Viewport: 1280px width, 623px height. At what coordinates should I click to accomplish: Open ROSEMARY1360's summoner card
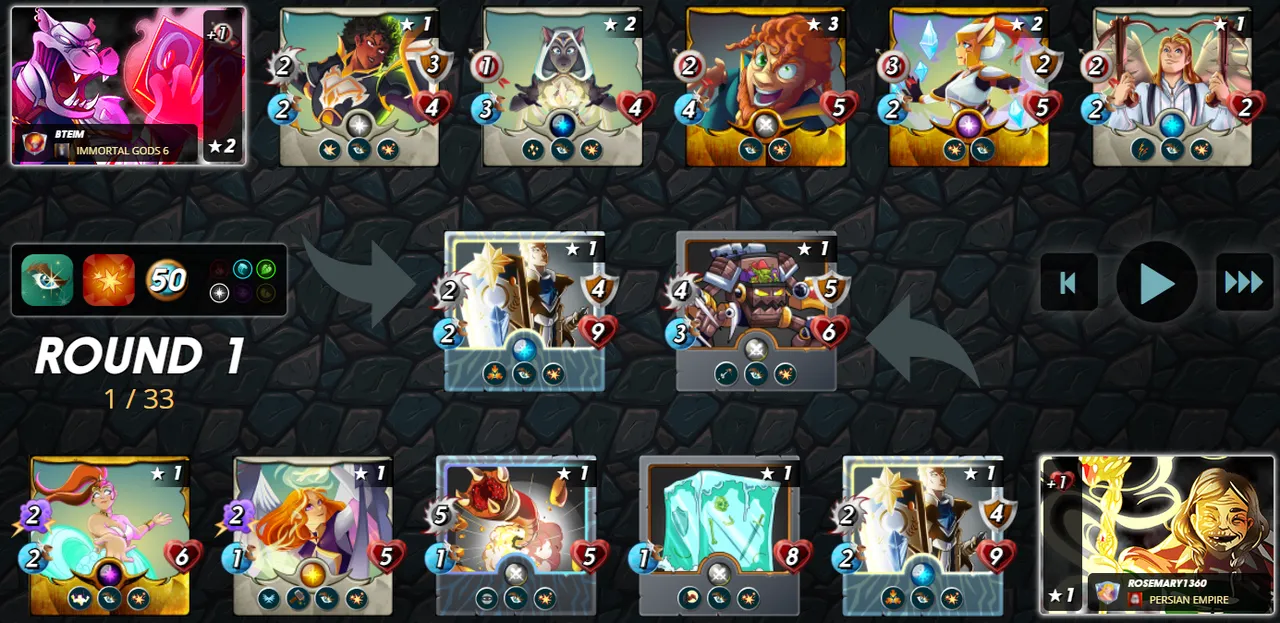pos(1157,535)
